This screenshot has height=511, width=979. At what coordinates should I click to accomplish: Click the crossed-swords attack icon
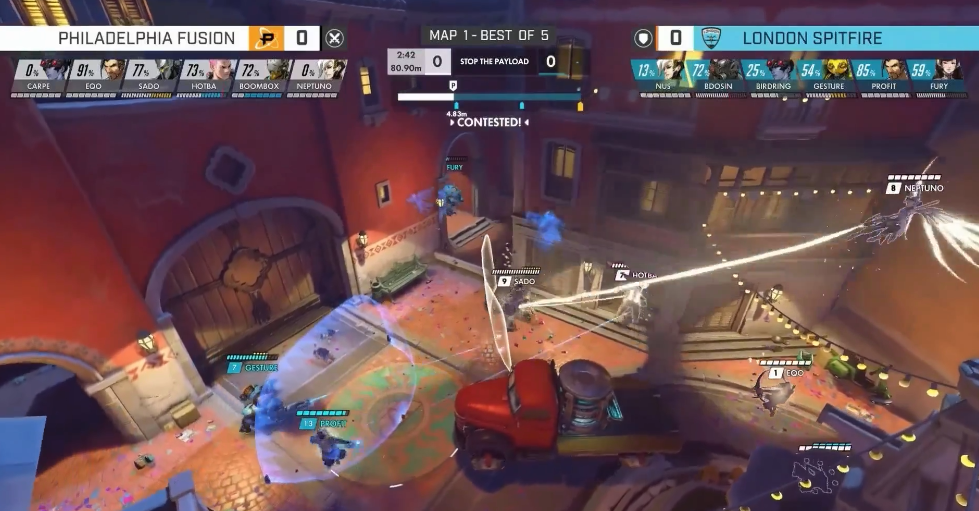click(x=335, y=38)
